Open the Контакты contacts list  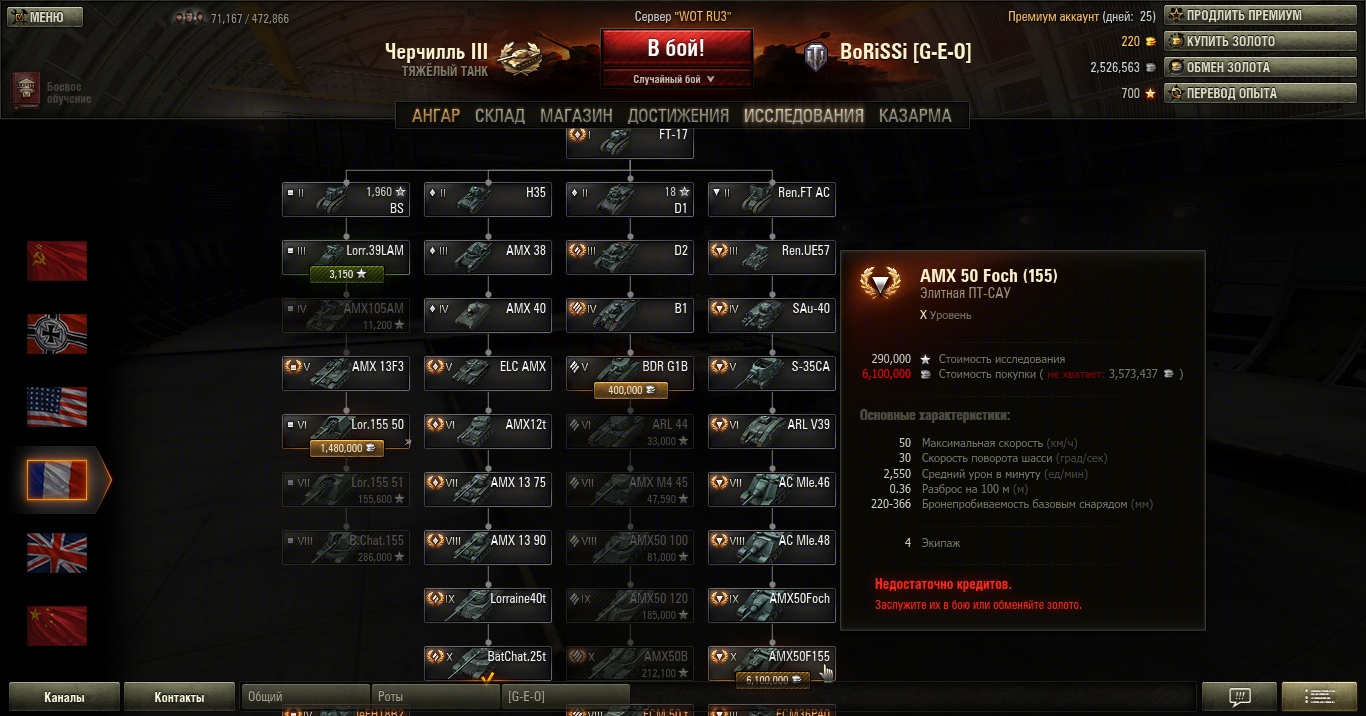tap(179, 697)
